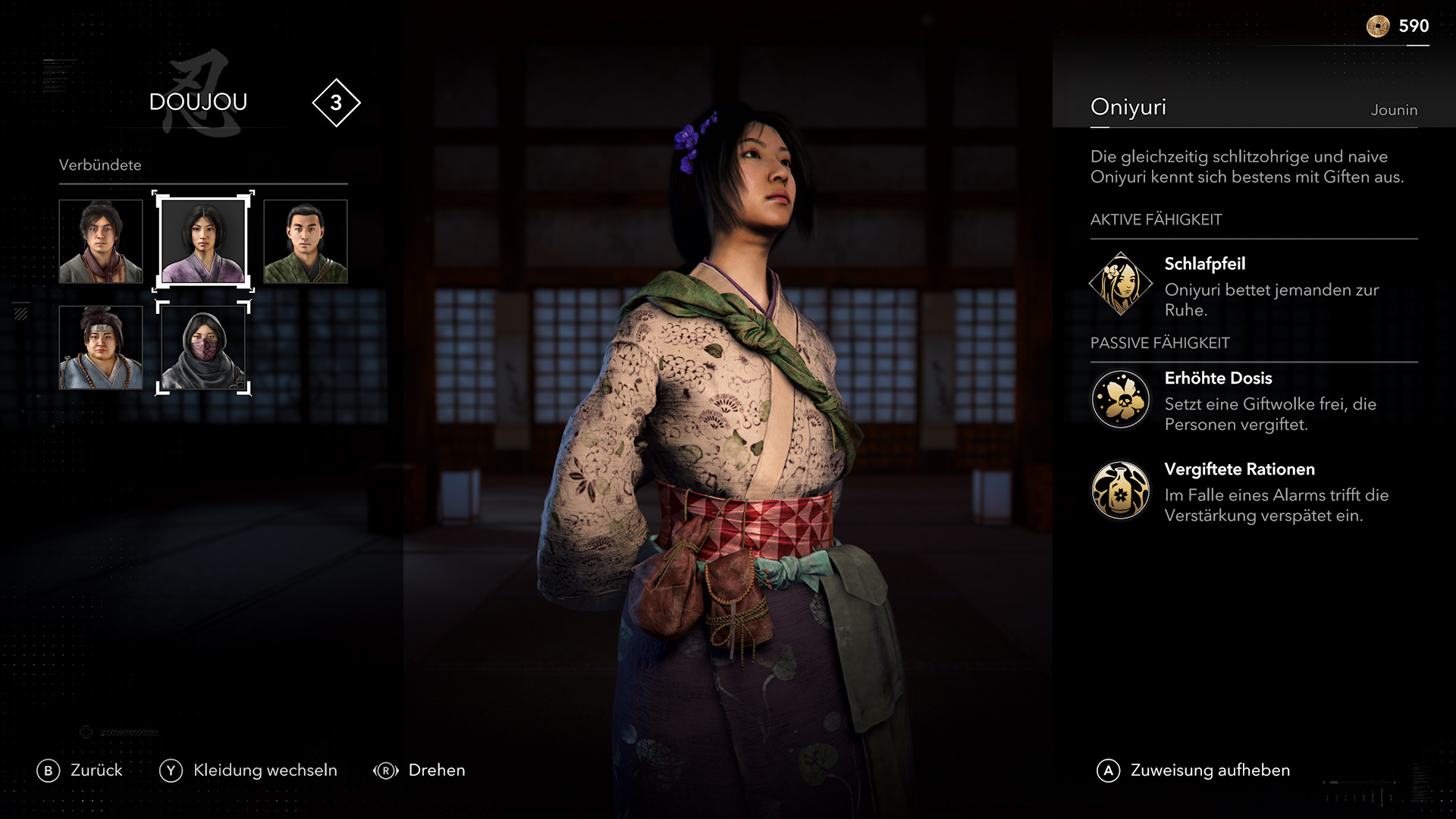Choose Oniyuri's portrait in the purple kimono

203,241
